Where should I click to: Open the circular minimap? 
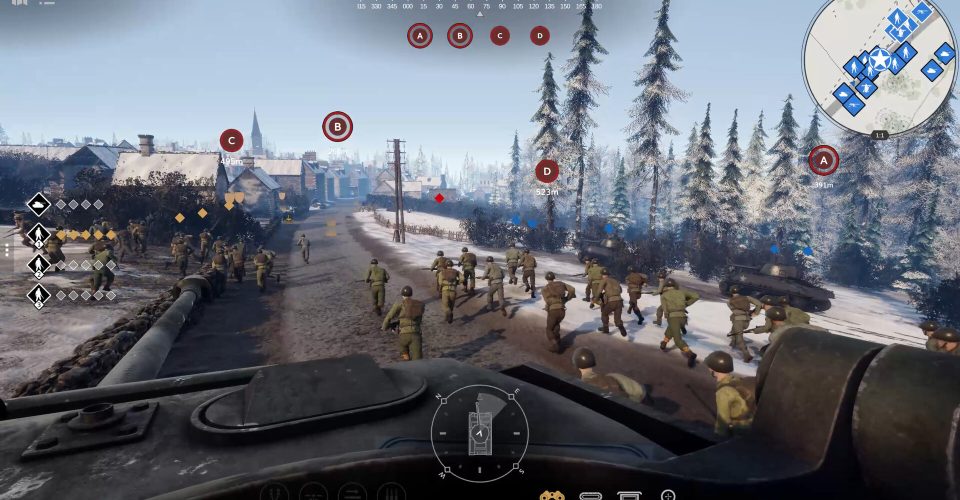[880, 65]
